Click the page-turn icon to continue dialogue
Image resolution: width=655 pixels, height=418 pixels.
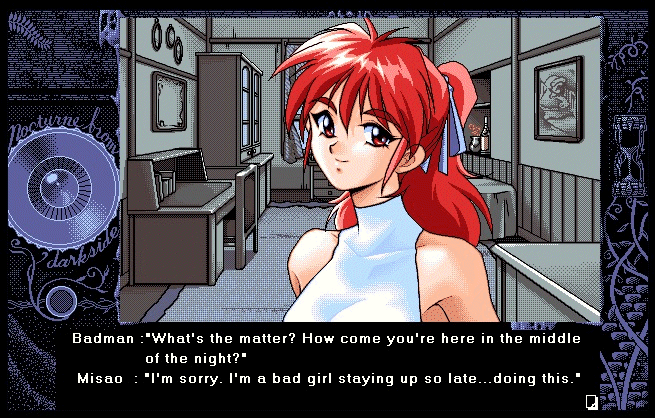592,402
